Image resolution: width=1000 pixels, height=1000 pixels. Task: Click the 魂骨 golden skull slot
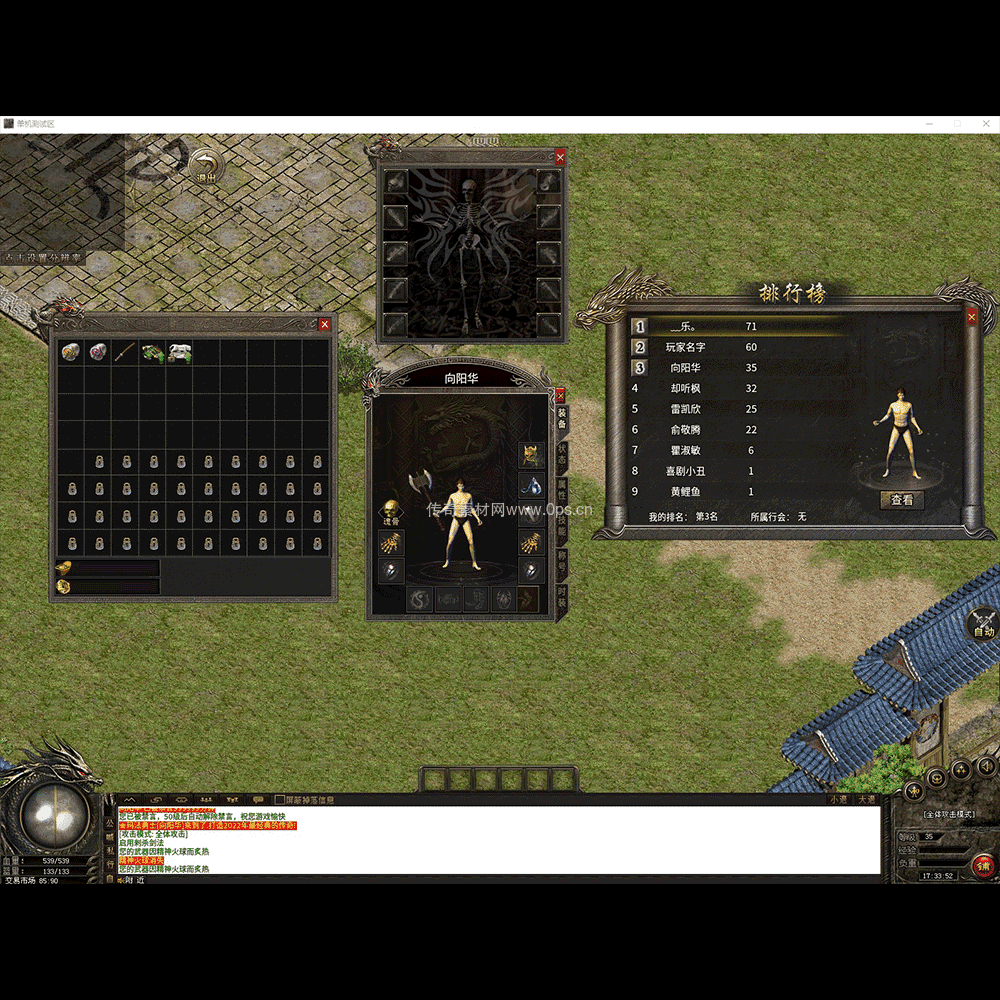pos(391,511)
